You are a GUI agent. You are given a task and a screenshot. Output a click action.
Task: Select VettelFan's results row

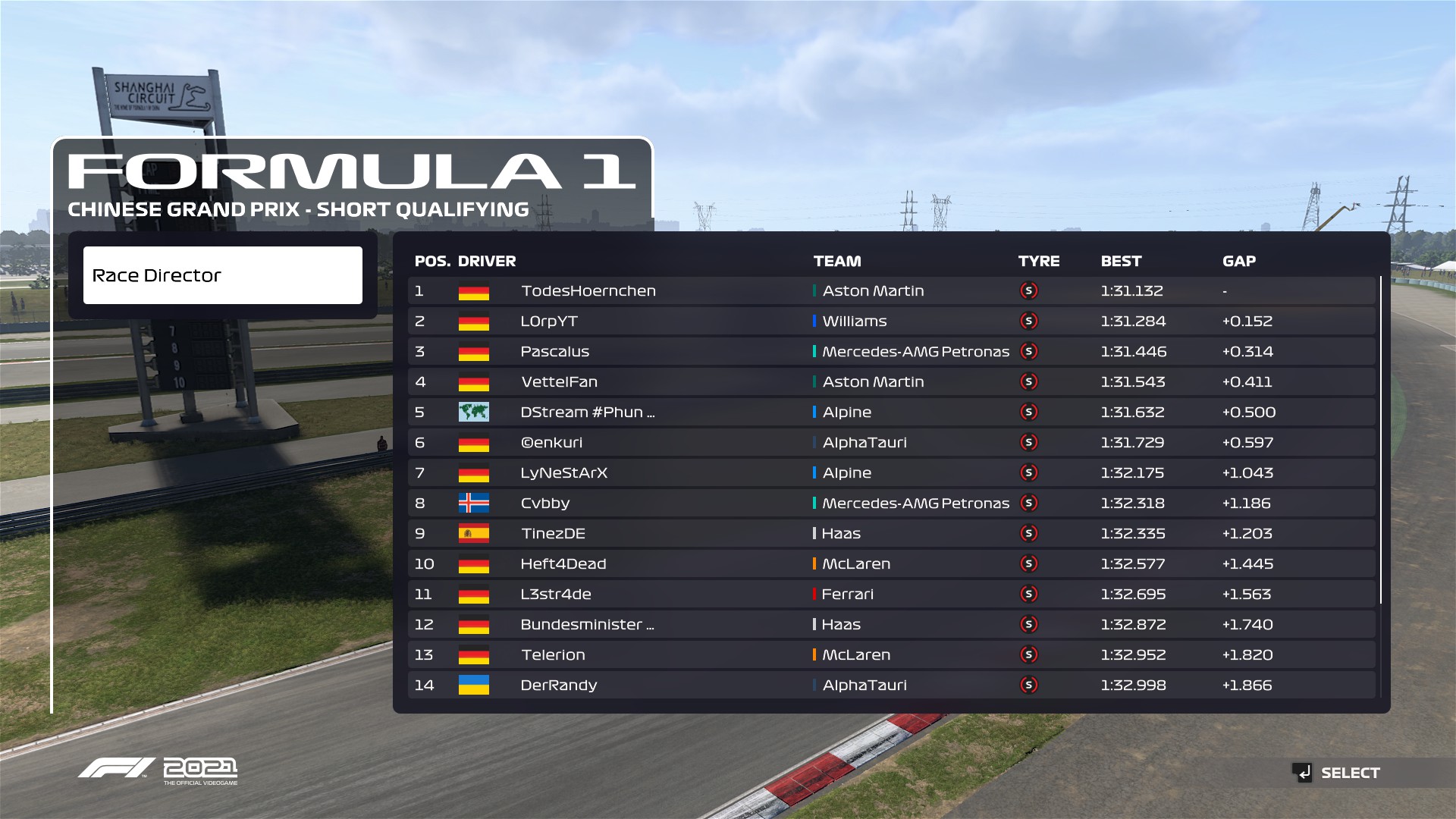pos(559,382)
